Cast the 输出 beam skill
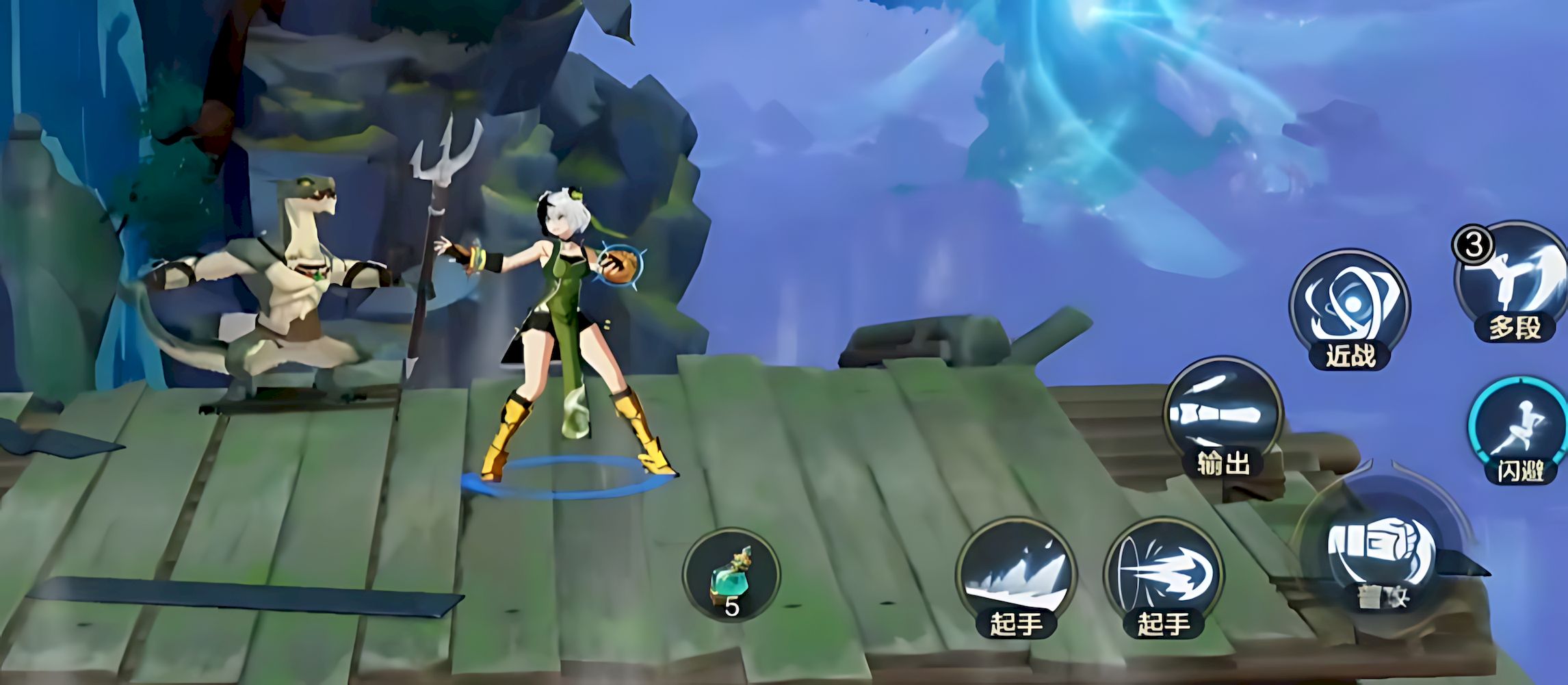Image resolution: width=1568 pixels, height=685 pixels. 1223,415
